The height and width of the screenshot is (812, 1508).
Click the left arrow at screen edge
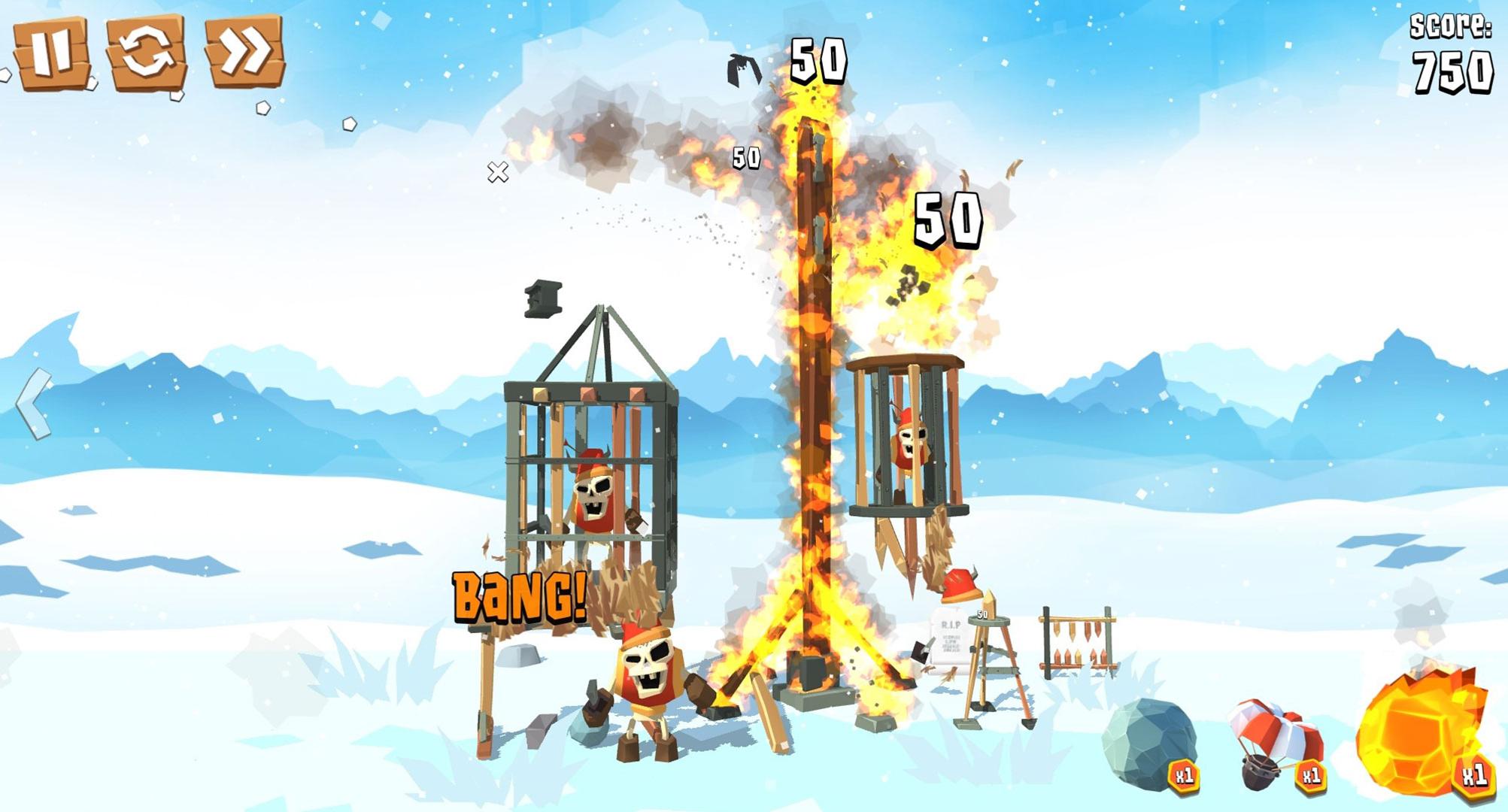(34, 404)
